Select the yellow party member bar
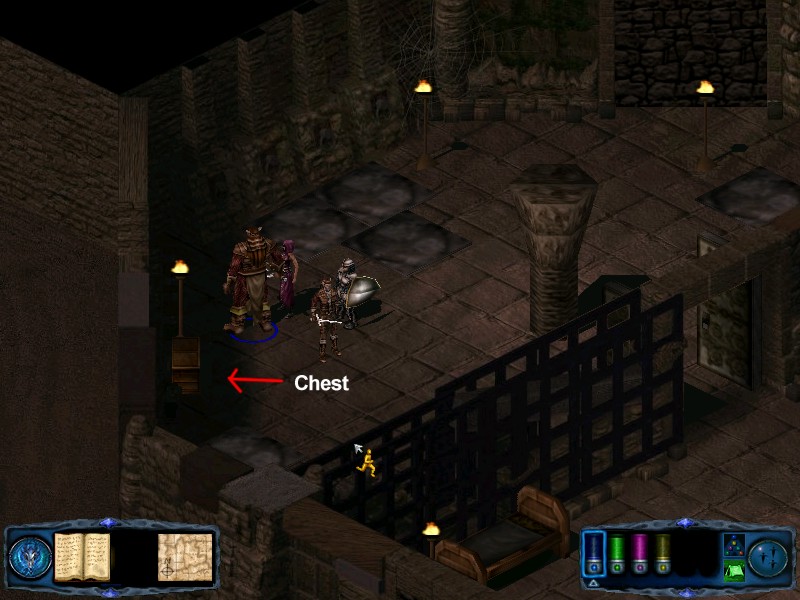This screenshot has width=800, height=600. [663, 553]
